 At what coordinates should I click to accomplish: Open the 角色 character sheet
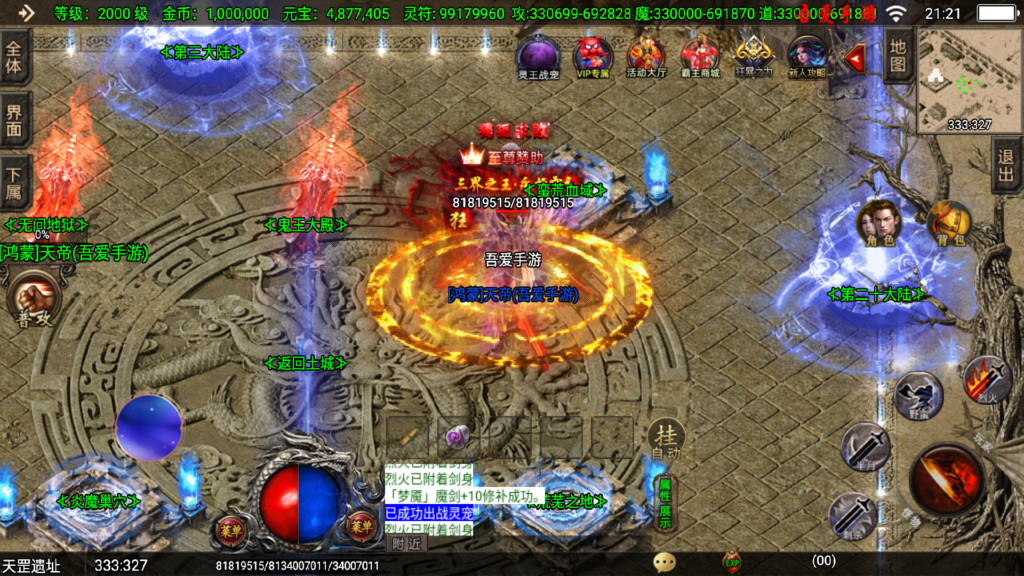pos(880,224)
